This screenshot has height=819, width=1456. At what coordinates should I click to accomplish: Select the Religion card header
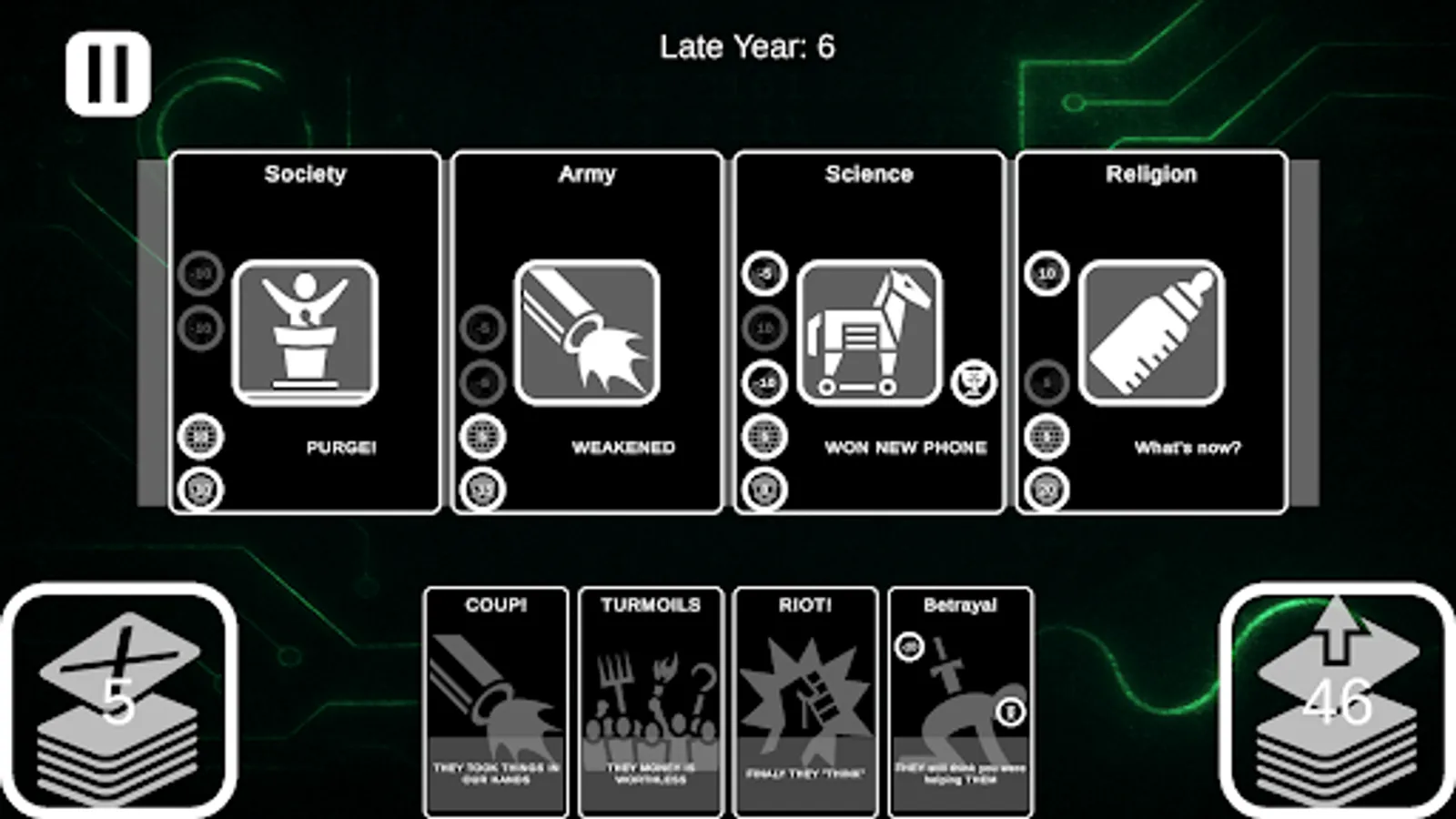pos(1151,173)
